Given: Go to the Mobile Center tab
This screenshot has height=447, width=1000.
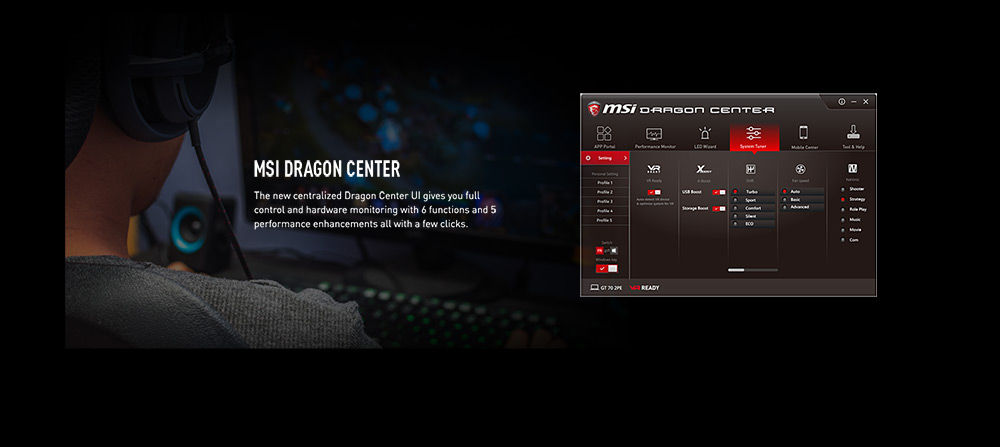Looking at the screenshot, I should 804,136.
